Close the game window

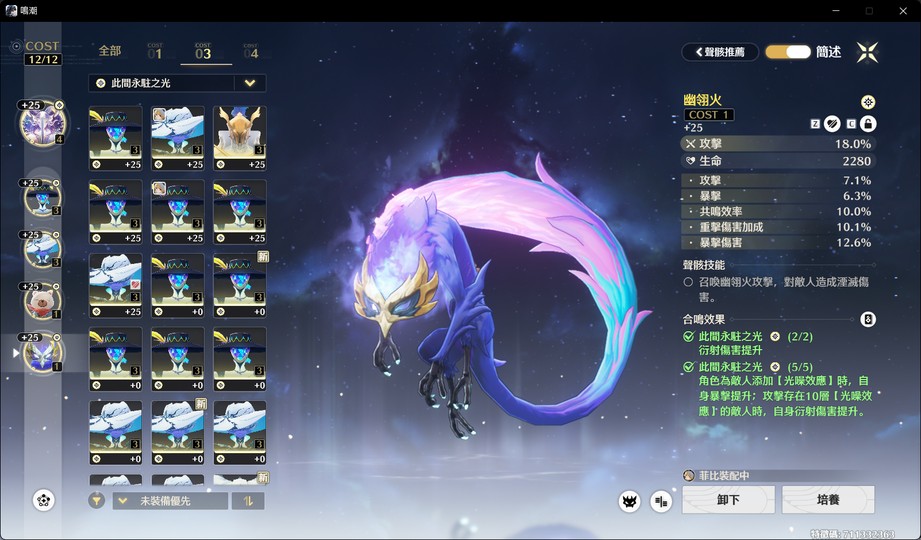[902, 10]
